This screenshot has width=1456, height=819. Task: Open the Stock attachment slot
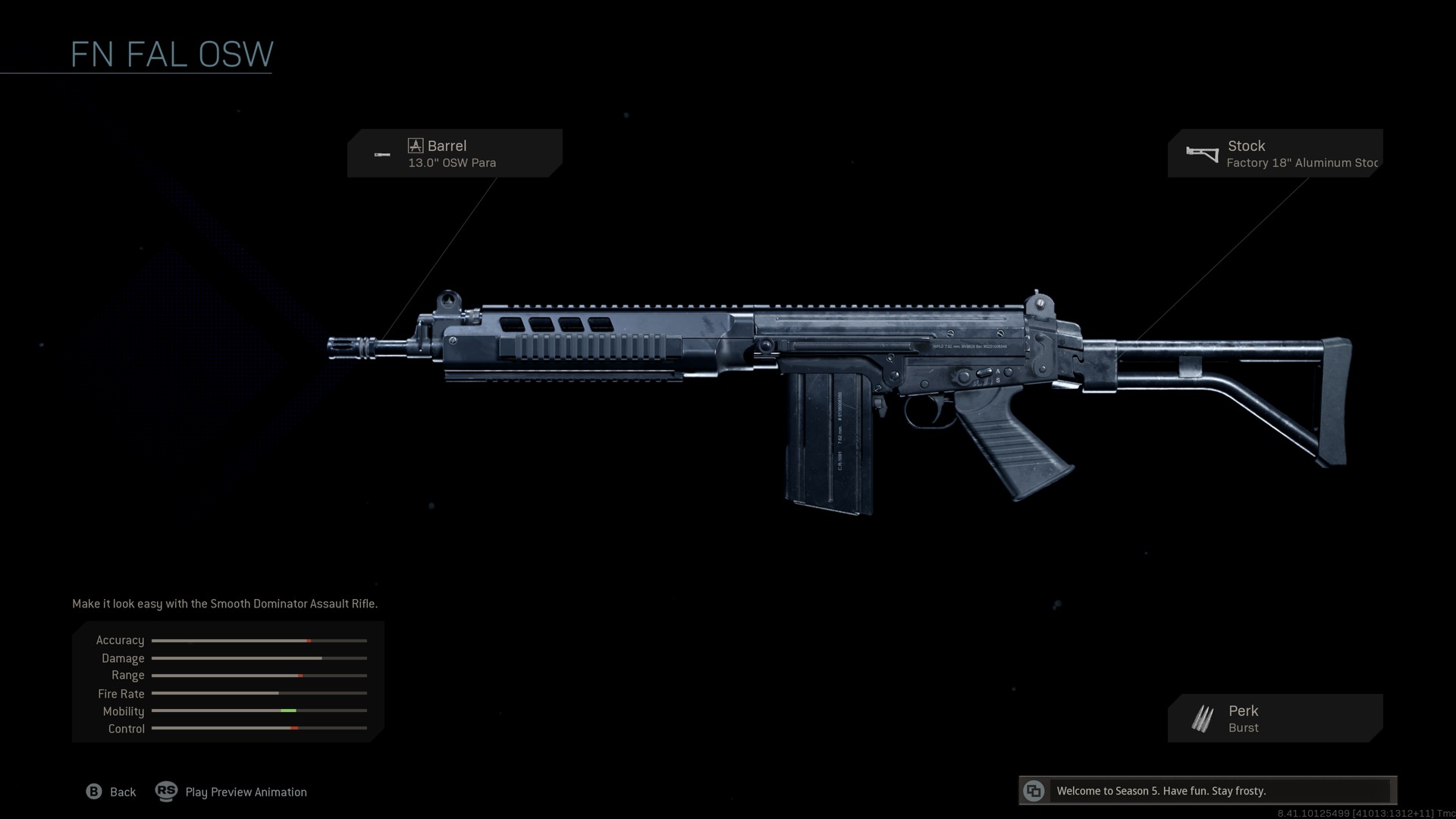1276,153
